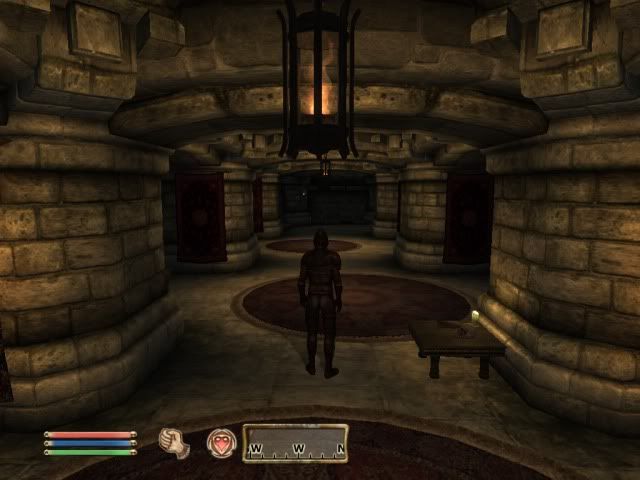Click the compass bar
The image size is (640, 480).
pos(296,443)
